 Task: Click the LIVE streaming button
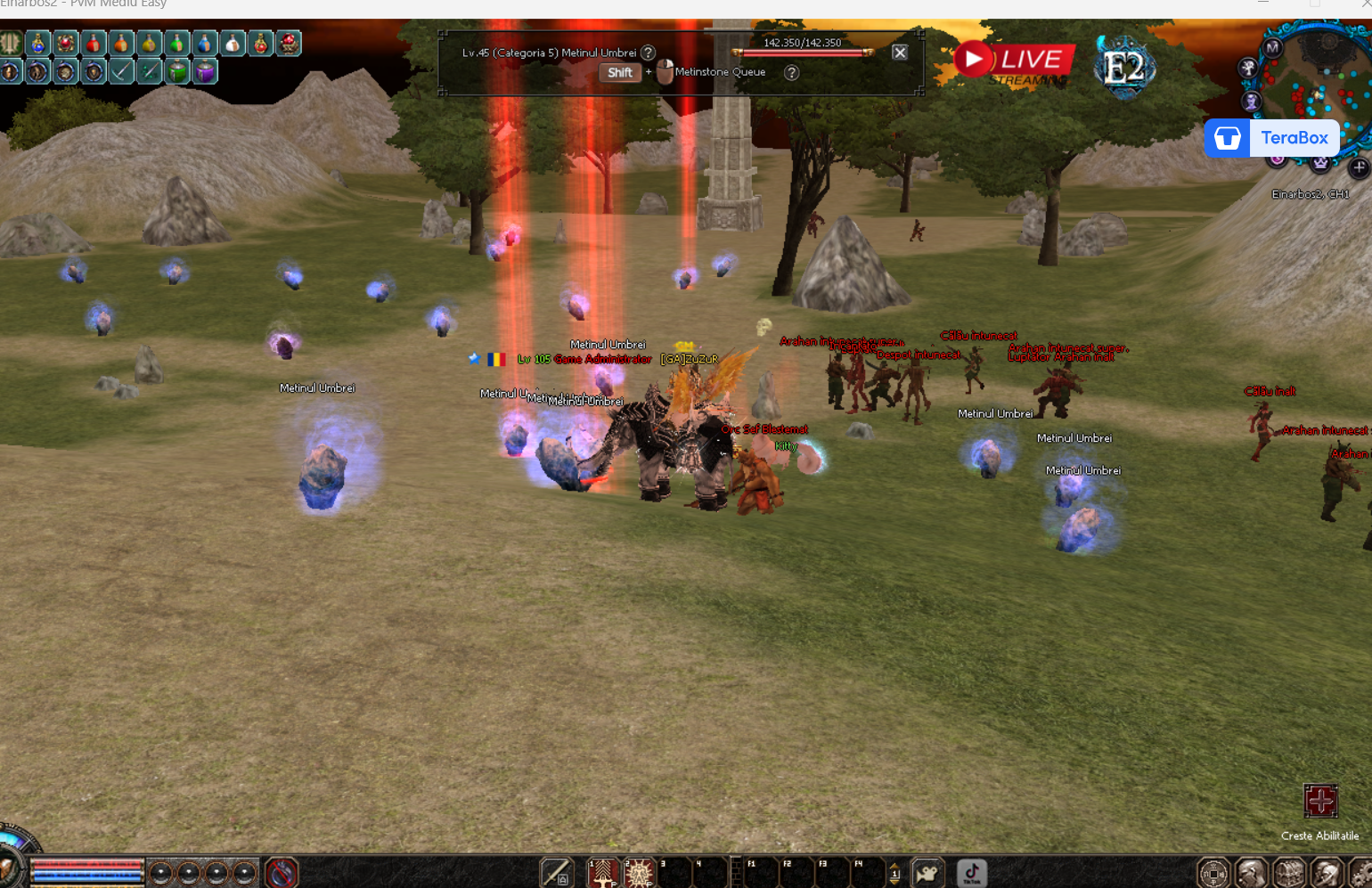click(x=1013, y=61)
